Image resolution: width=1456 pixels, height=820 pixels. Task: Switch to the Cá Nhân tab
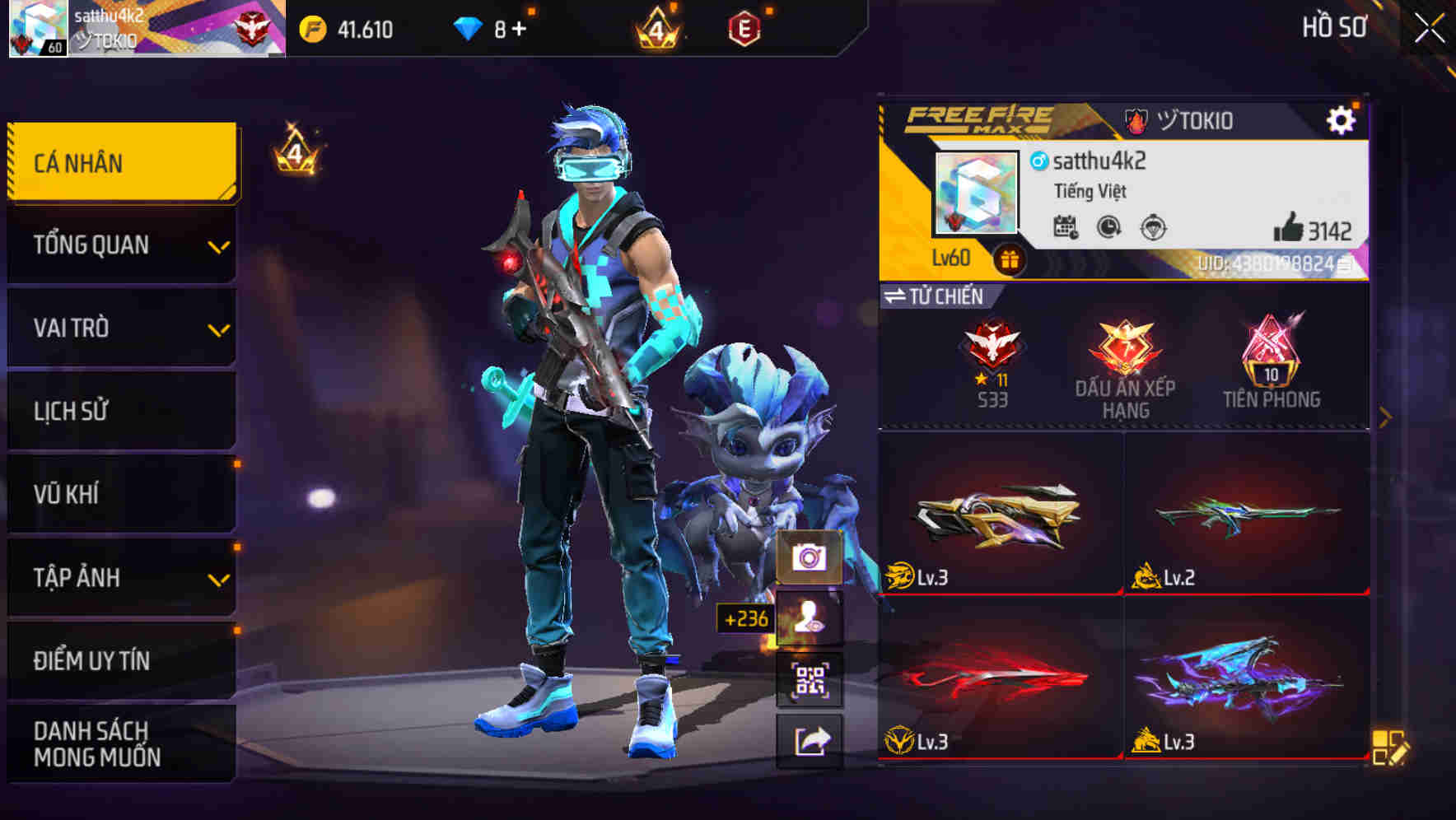(x=120, y=162)
